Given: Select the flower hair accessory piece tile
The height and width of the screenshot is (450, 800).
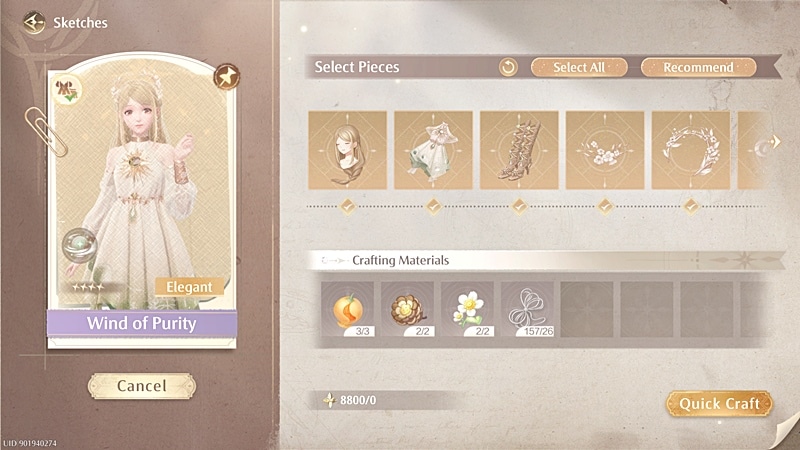Looking at the screenshot, I should pyautogui.click(x=605, y=150).
